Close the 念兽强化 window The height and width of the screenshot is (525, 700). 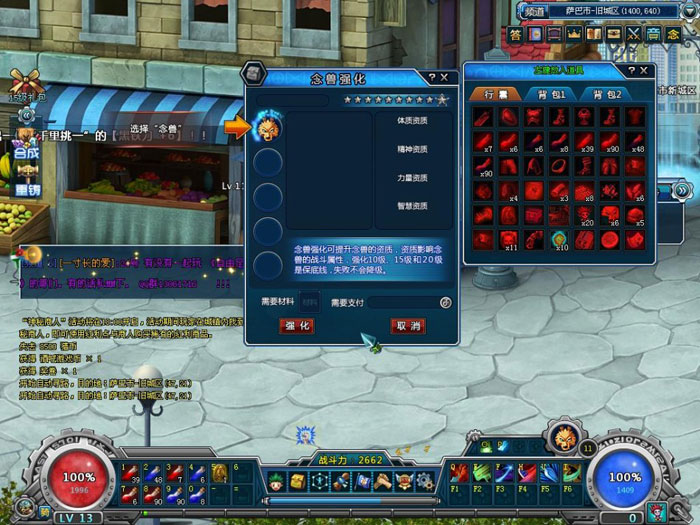coord(444,77)
